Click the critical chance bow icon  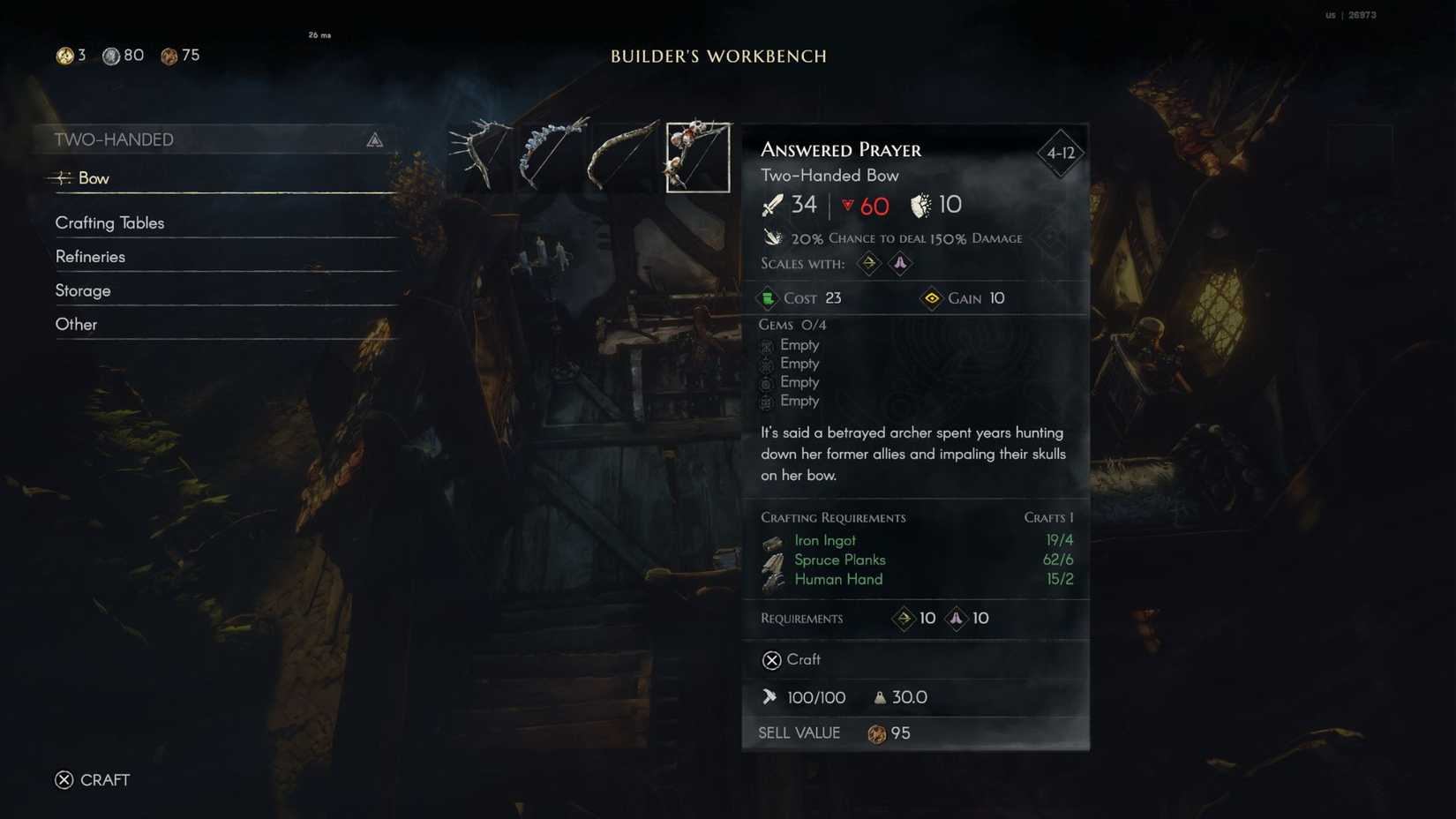(774, 237)
